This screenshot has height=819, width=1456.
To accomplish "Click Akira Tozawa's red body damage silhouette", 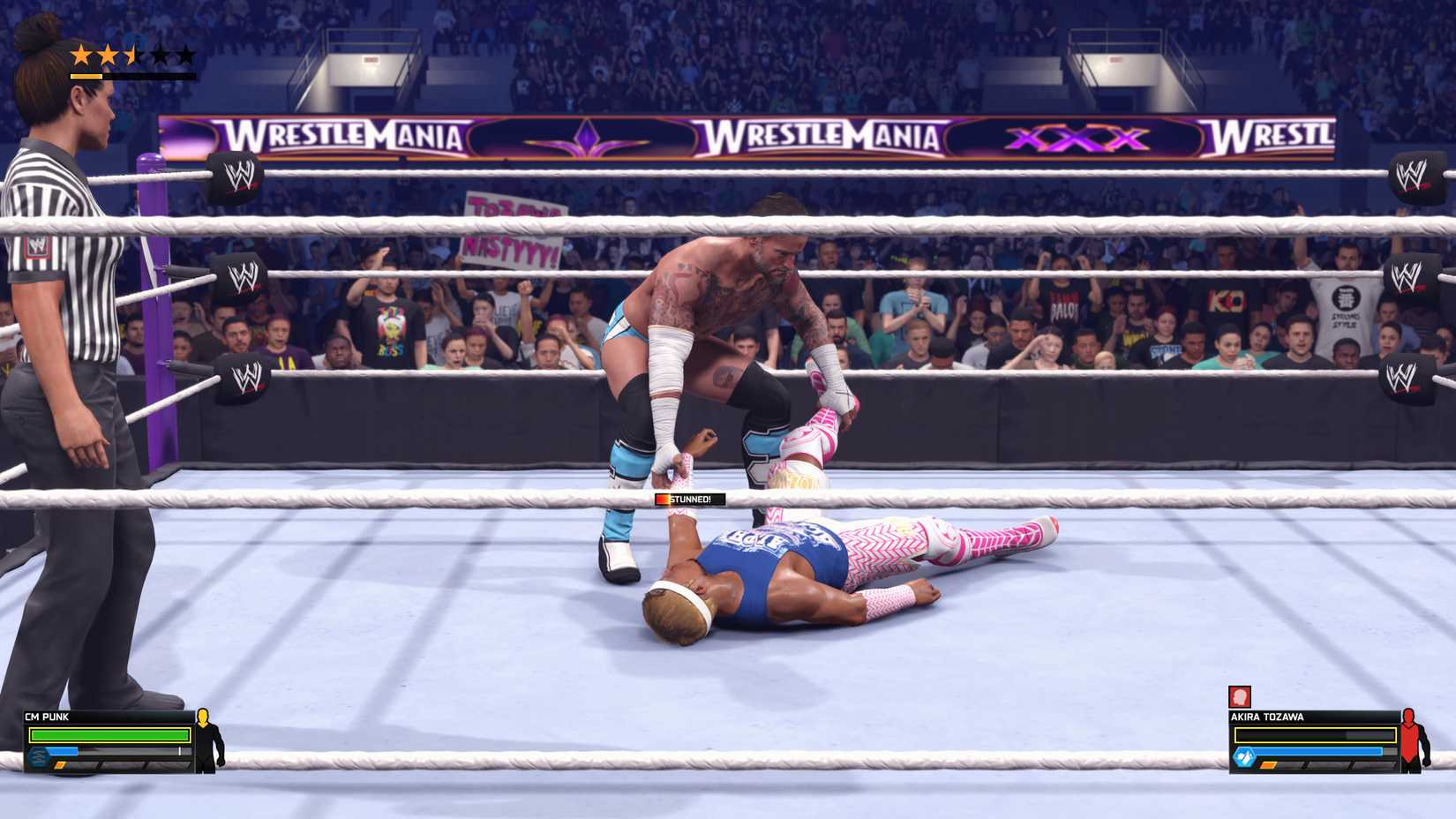I will pos(1410,741).
